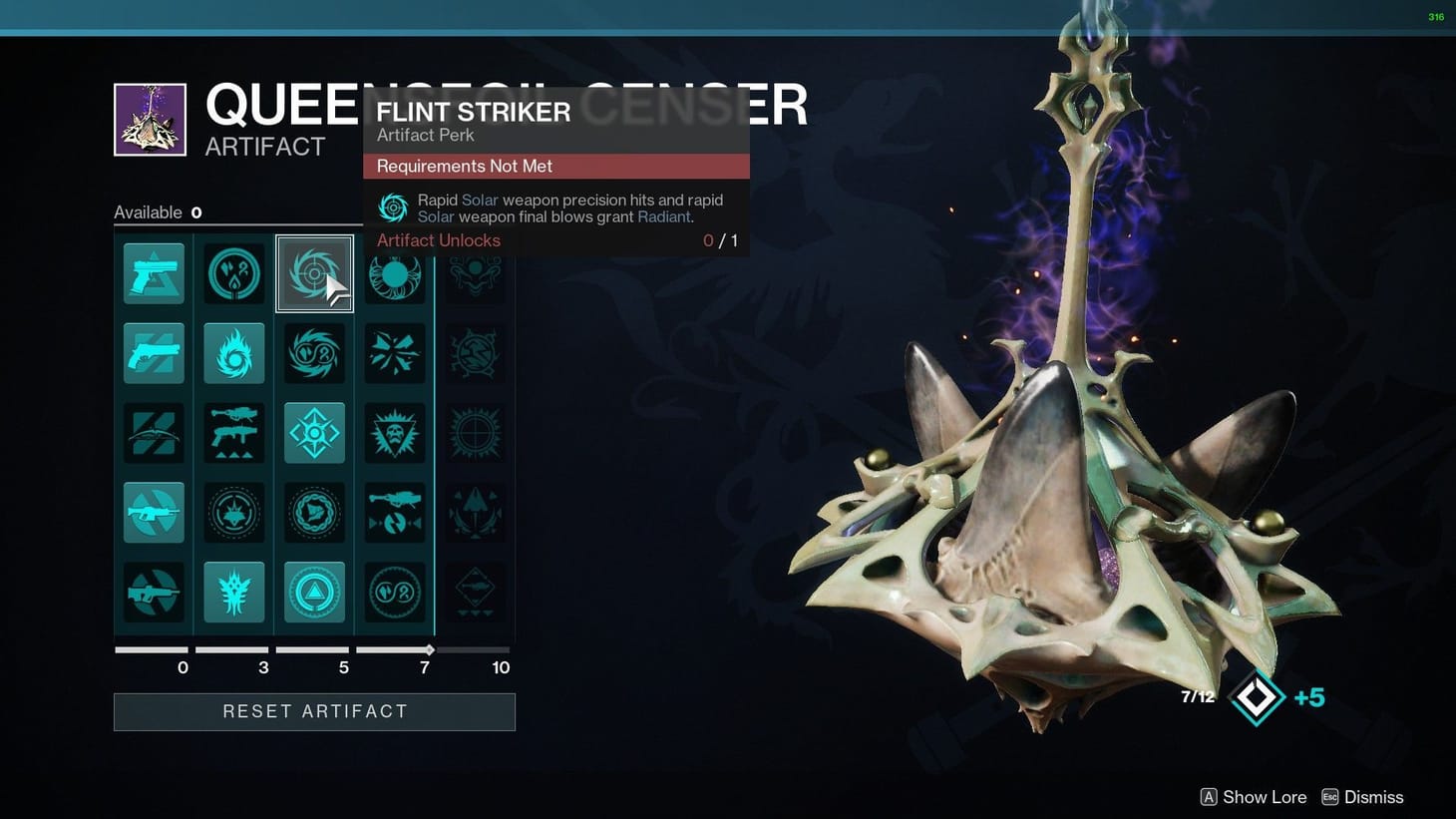Select the hand cannon revolver perk
The height and width of the screenshot is (819, 1456).
[154, 353]
